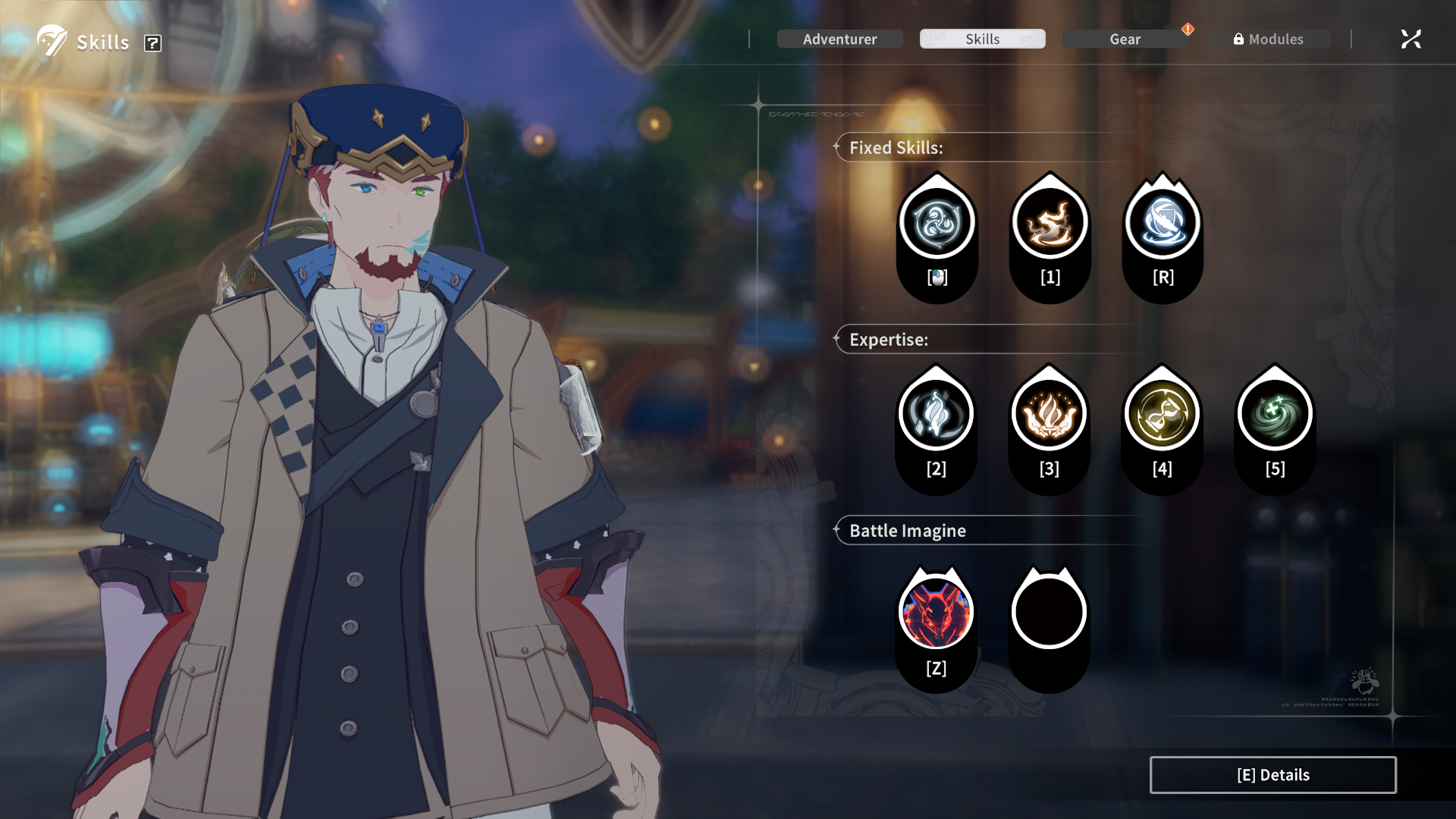The image size is (1456, 819).
Task: Select the fiery dragon skill bound to 1
Action: point(1050,223)
